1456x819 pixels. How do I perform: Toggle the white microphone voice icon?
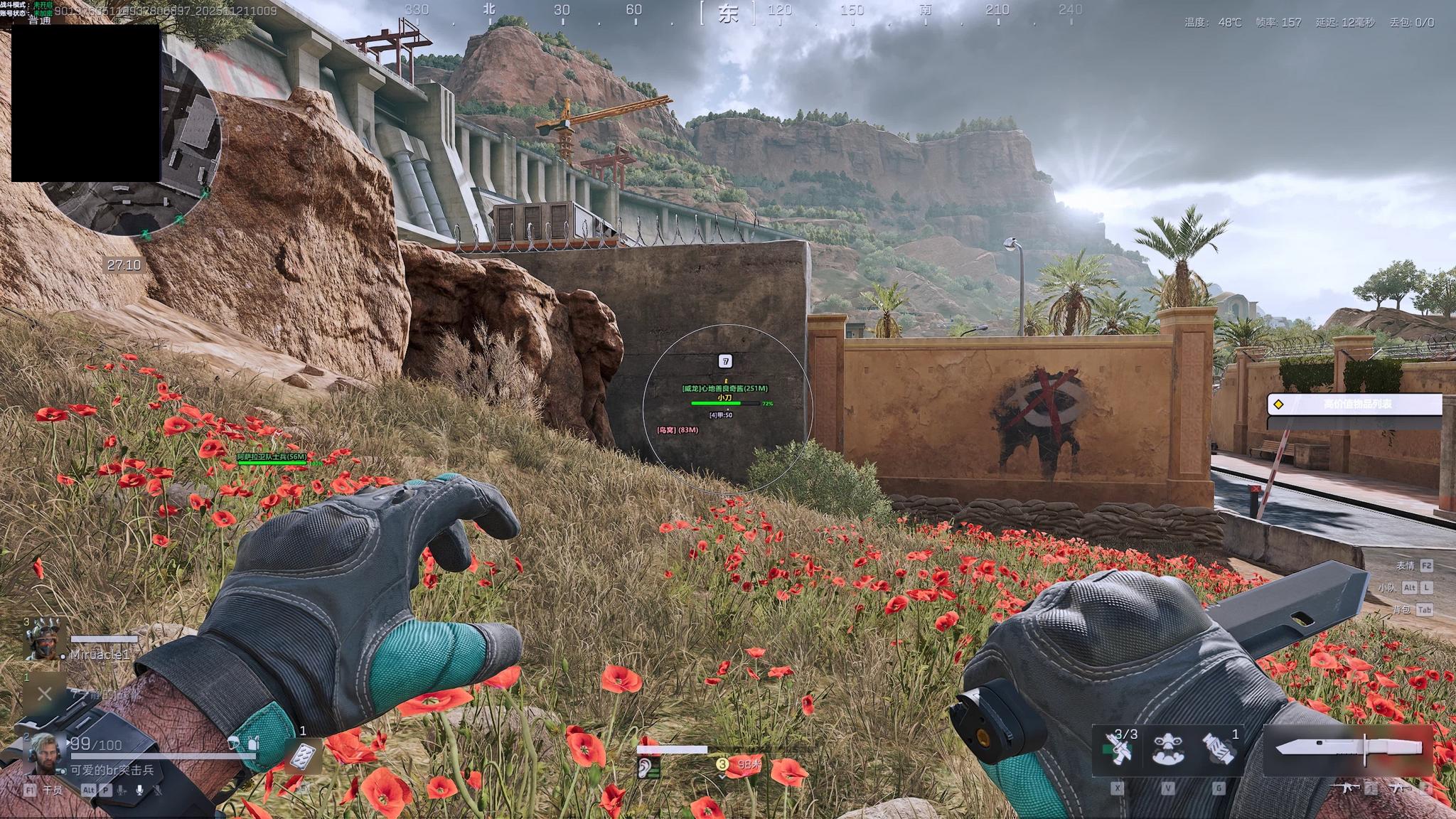pos(140,790)
